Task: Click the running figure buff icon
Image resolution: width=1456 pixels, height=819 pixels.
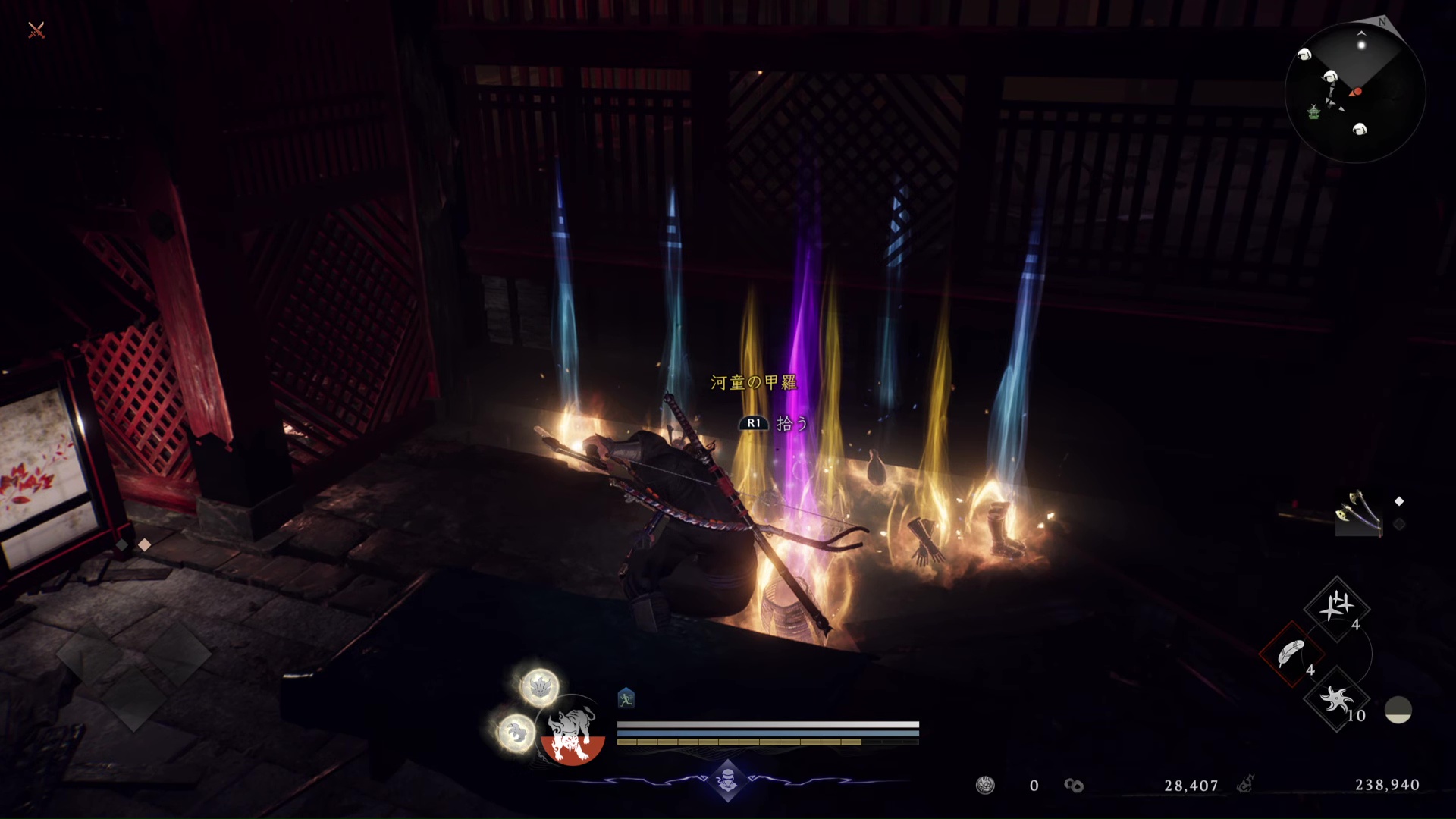Action: pos(626,698)
